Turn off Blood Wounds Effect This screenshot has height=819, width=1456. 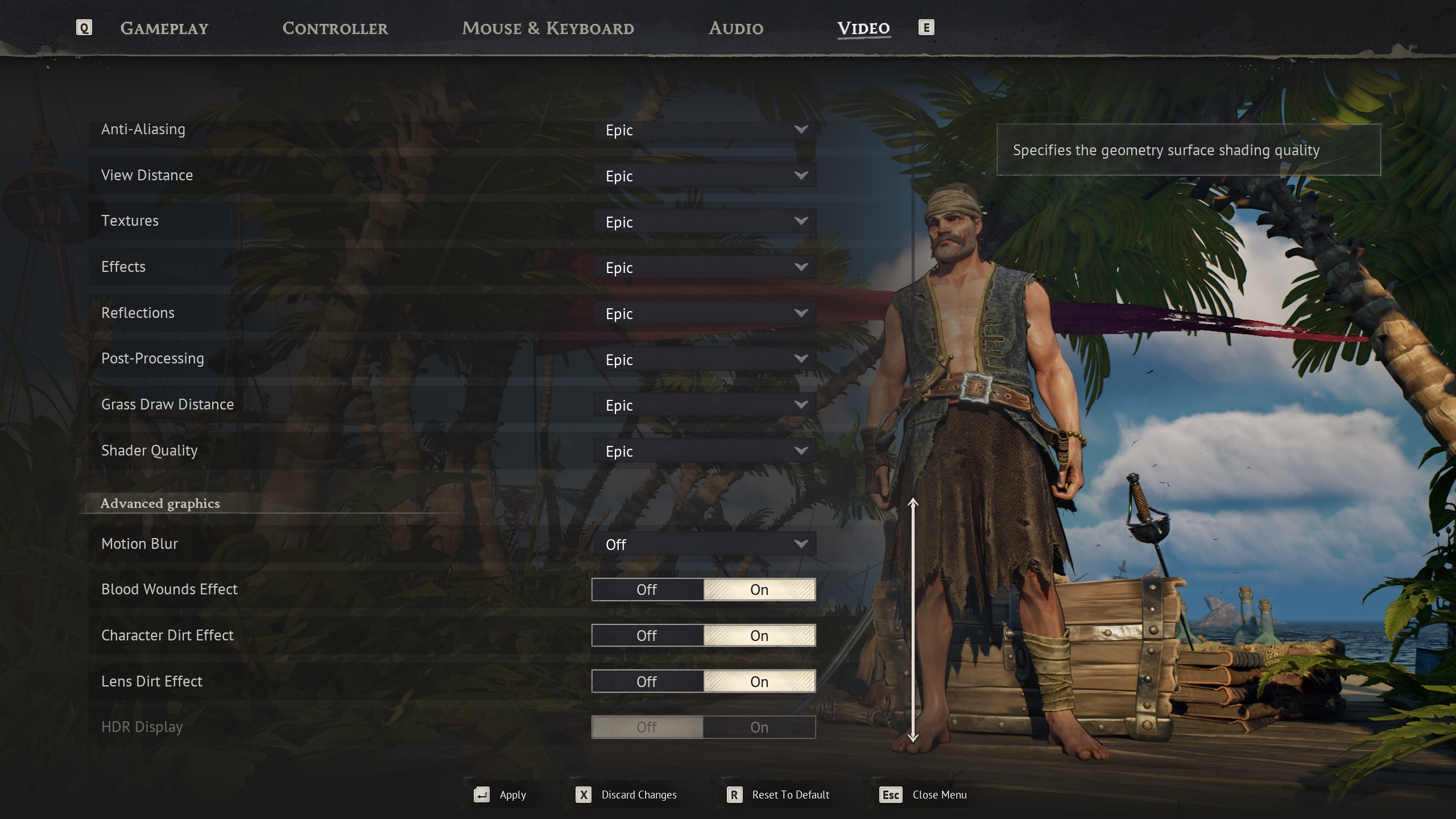coord(648,589)
